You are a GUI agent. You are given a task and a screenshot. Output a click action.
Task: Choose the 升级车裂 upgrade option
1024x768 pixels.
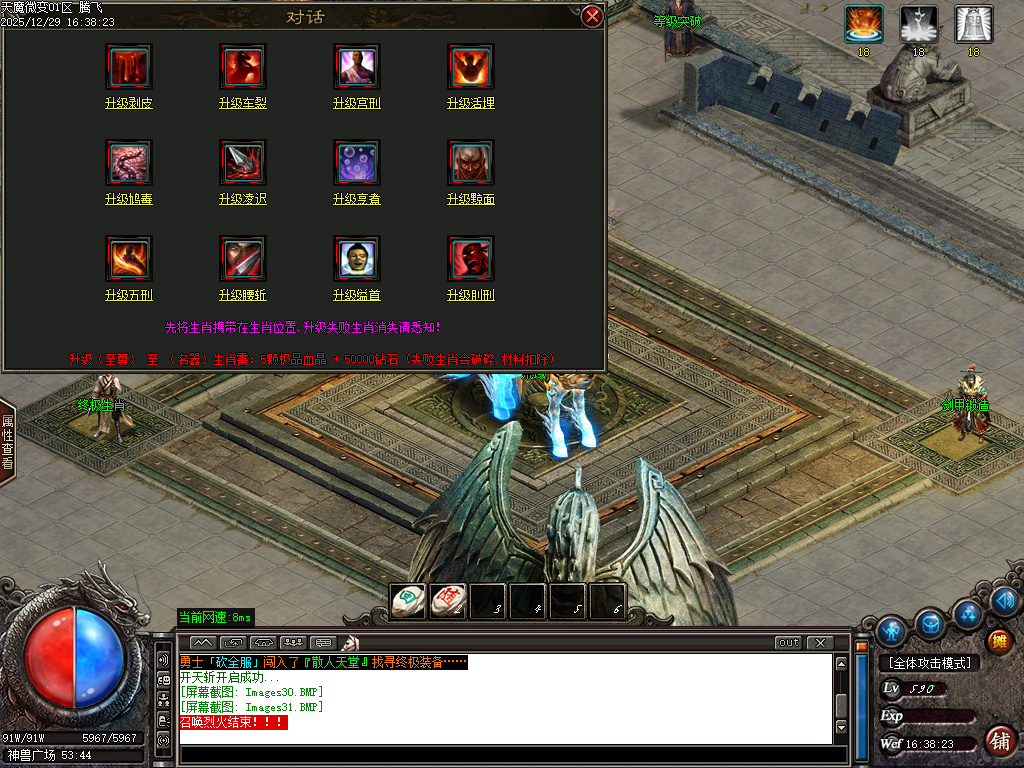243,103
